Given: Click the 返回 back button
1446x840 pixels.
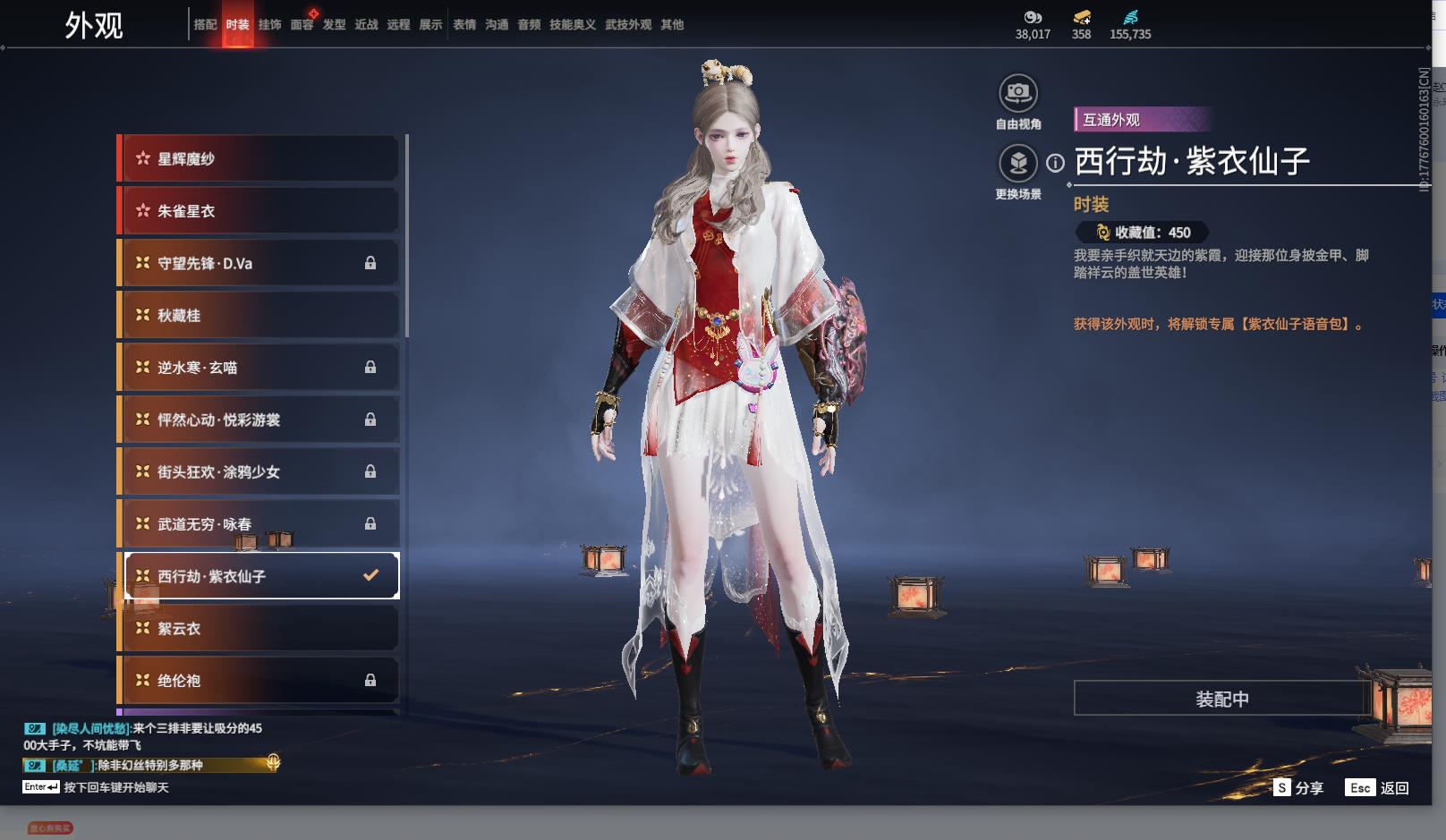Looking at the screenshot, I should click(1379, 788).
